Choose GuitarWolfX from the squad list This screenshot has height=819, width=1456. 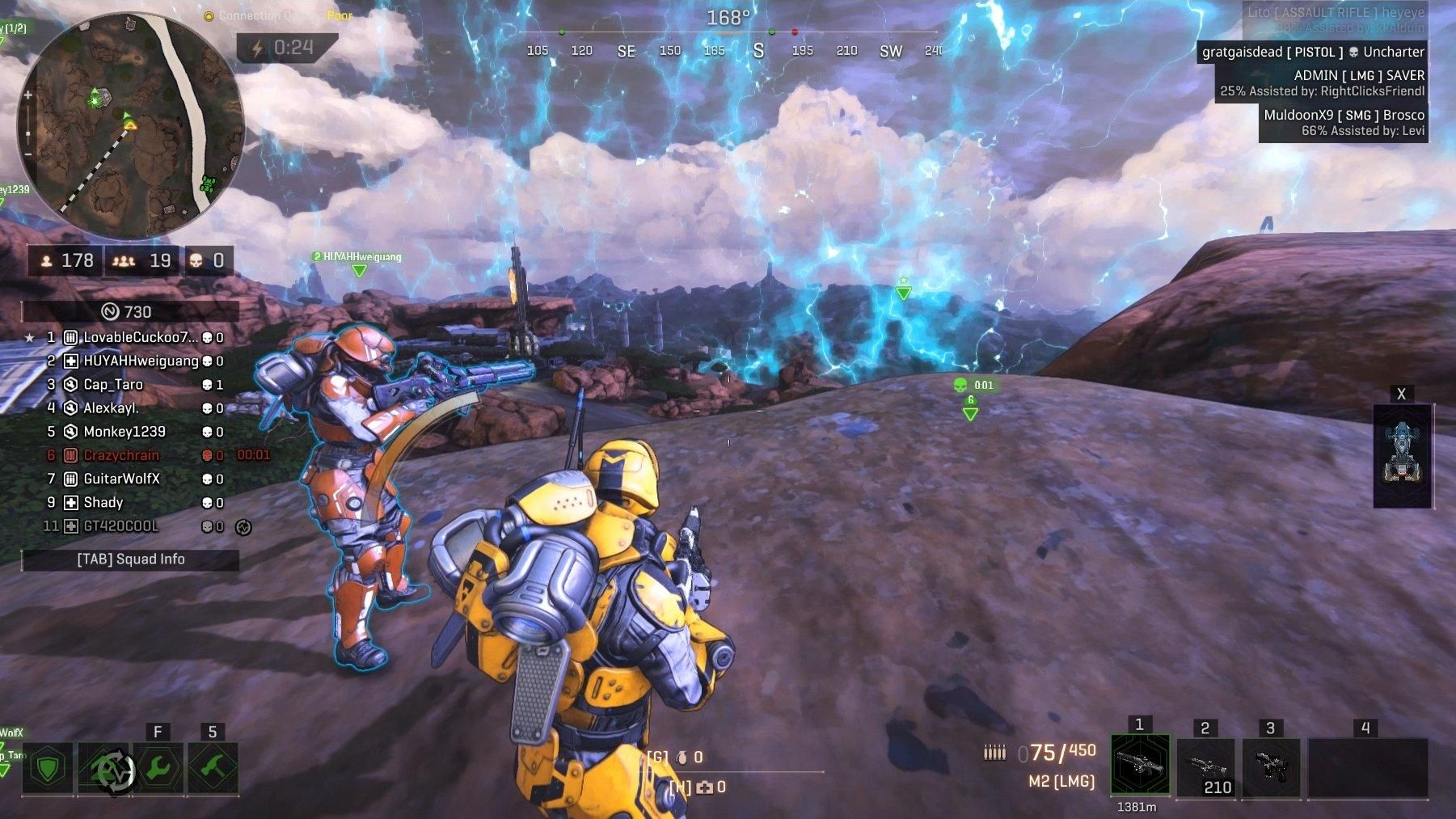coord(121,479)
